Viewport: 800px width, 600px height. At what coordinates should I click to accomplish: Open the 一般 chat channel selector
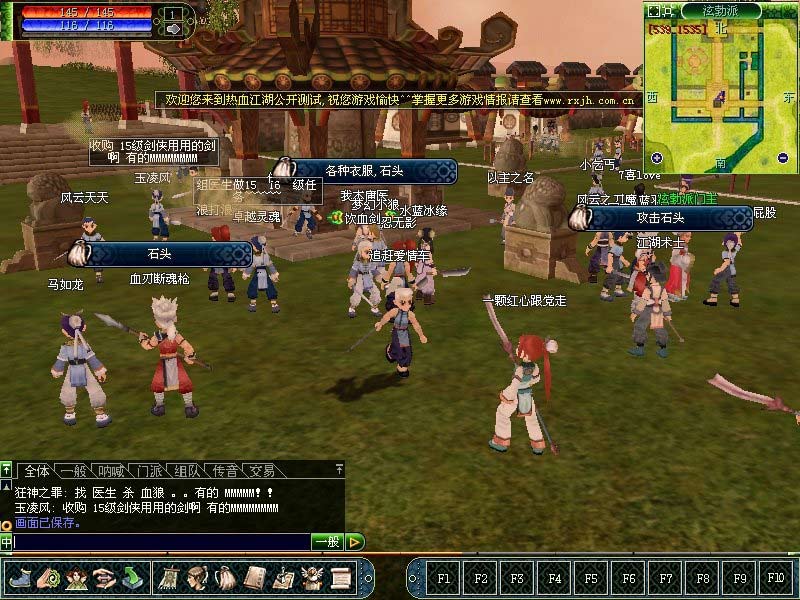(327, 542)
